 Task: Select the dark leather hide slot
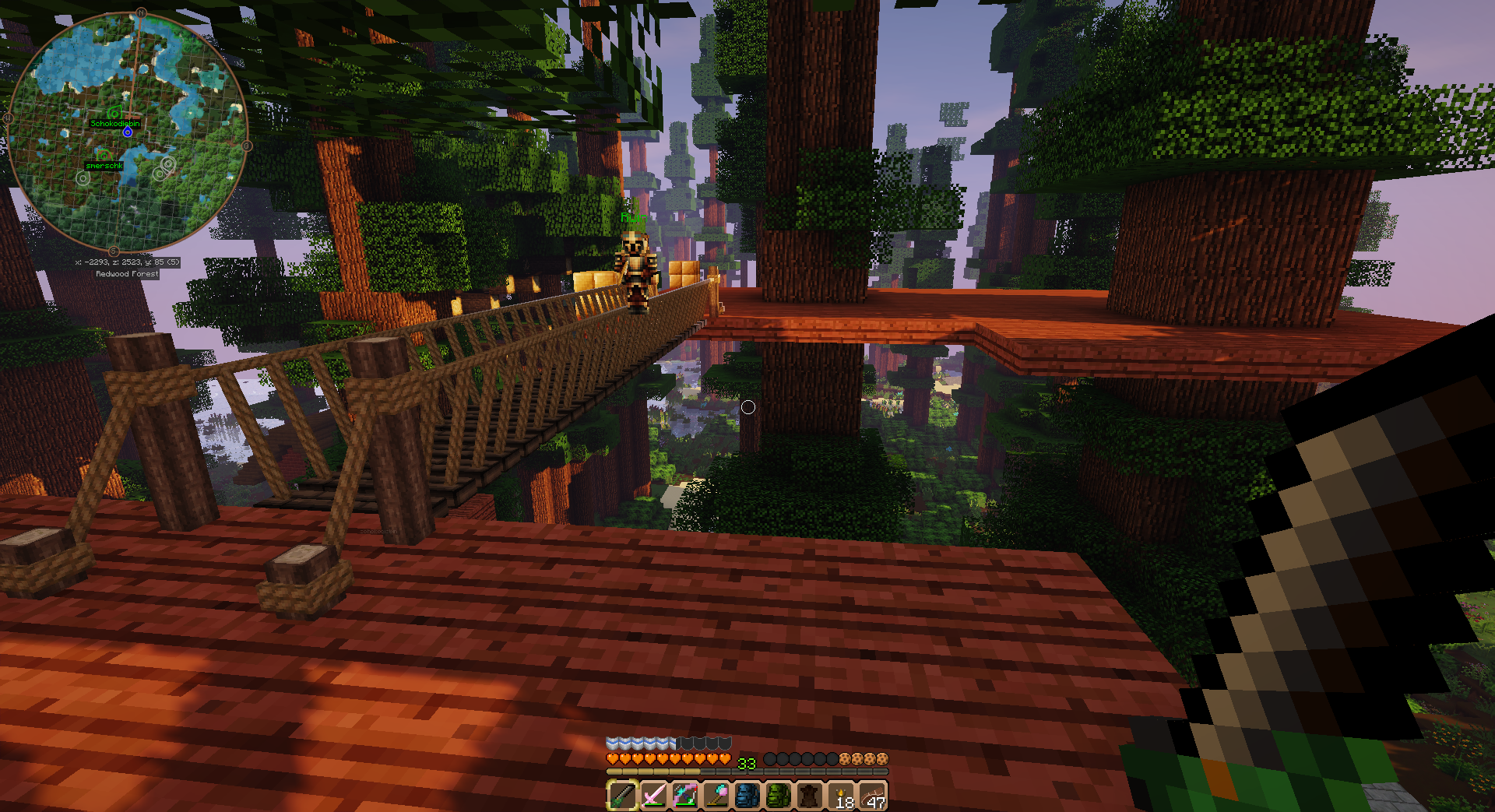[810, 796]
